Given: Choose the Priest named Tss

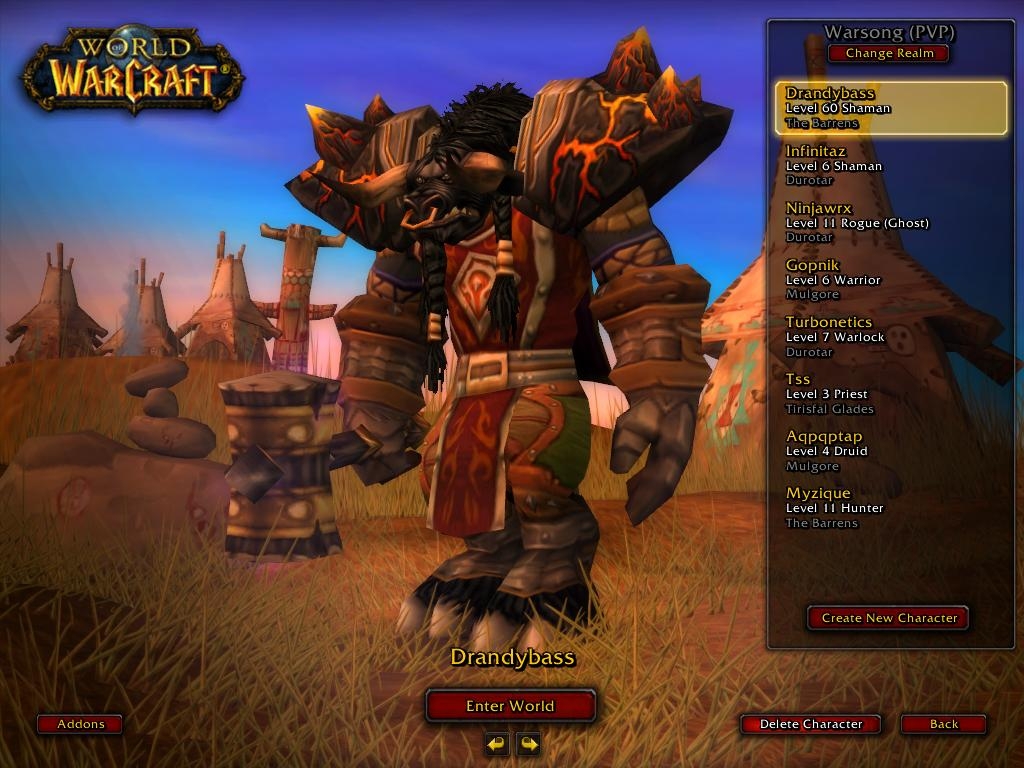Looking at the screenshot, I should coord(891,393).
